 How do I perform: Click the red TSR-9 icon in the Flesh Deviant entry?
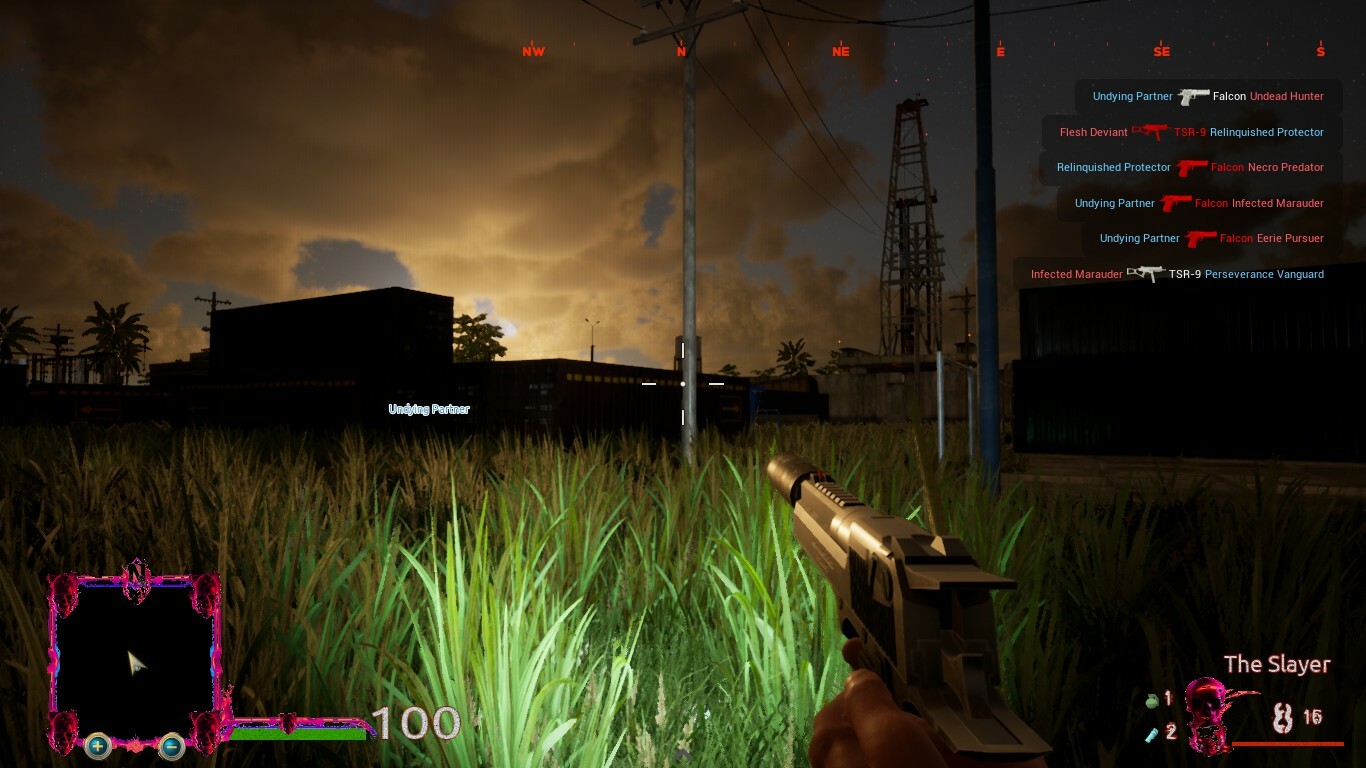tap(1152, 131)
